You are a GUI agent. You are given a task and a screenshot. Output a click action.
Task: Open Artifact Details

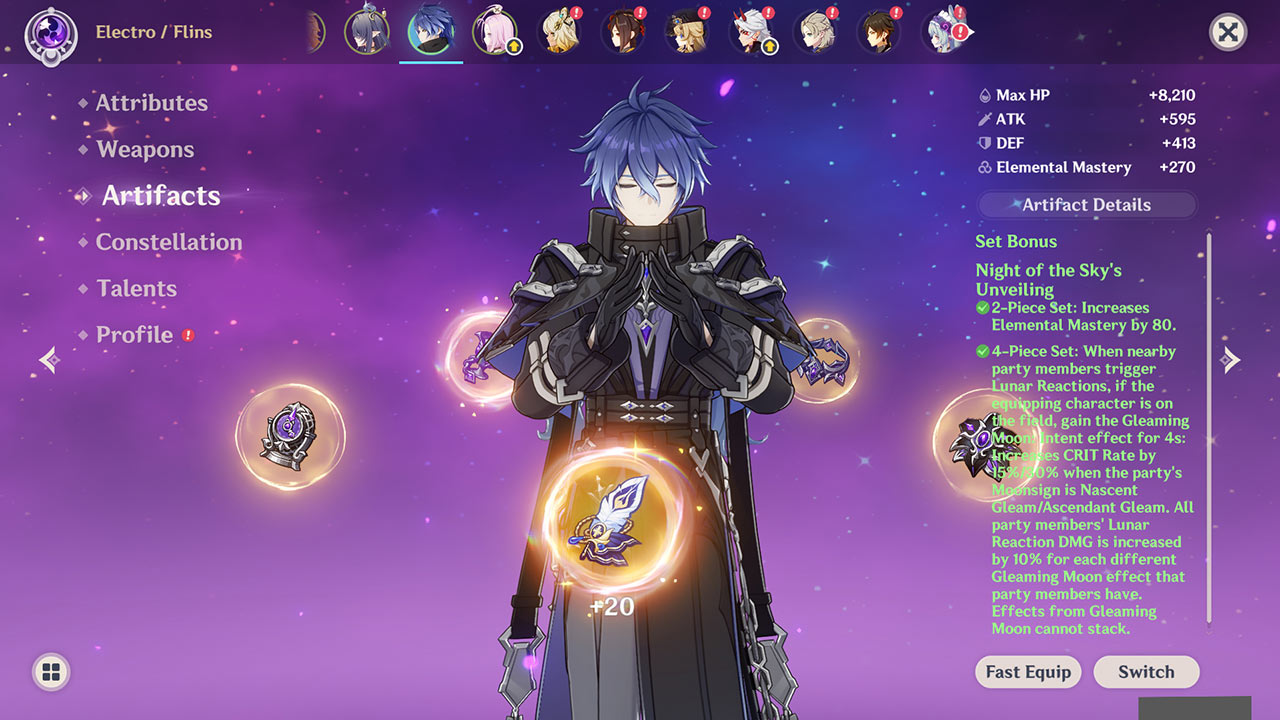click(1086, 204)
